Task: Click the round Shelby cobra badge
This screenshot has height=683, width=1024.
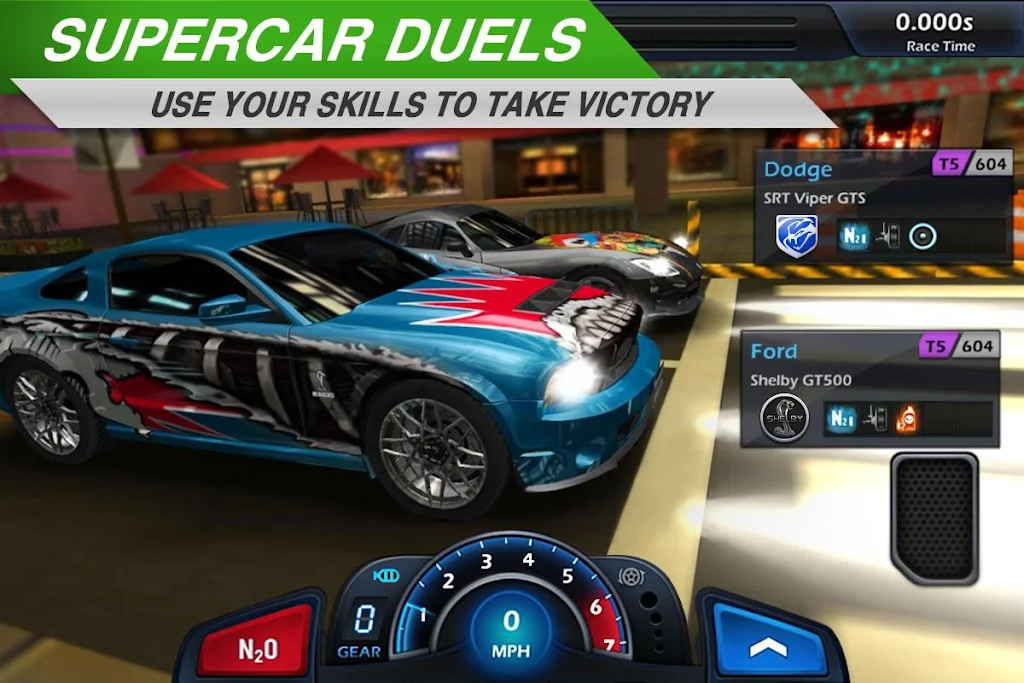Action: (x=784, y=418)
